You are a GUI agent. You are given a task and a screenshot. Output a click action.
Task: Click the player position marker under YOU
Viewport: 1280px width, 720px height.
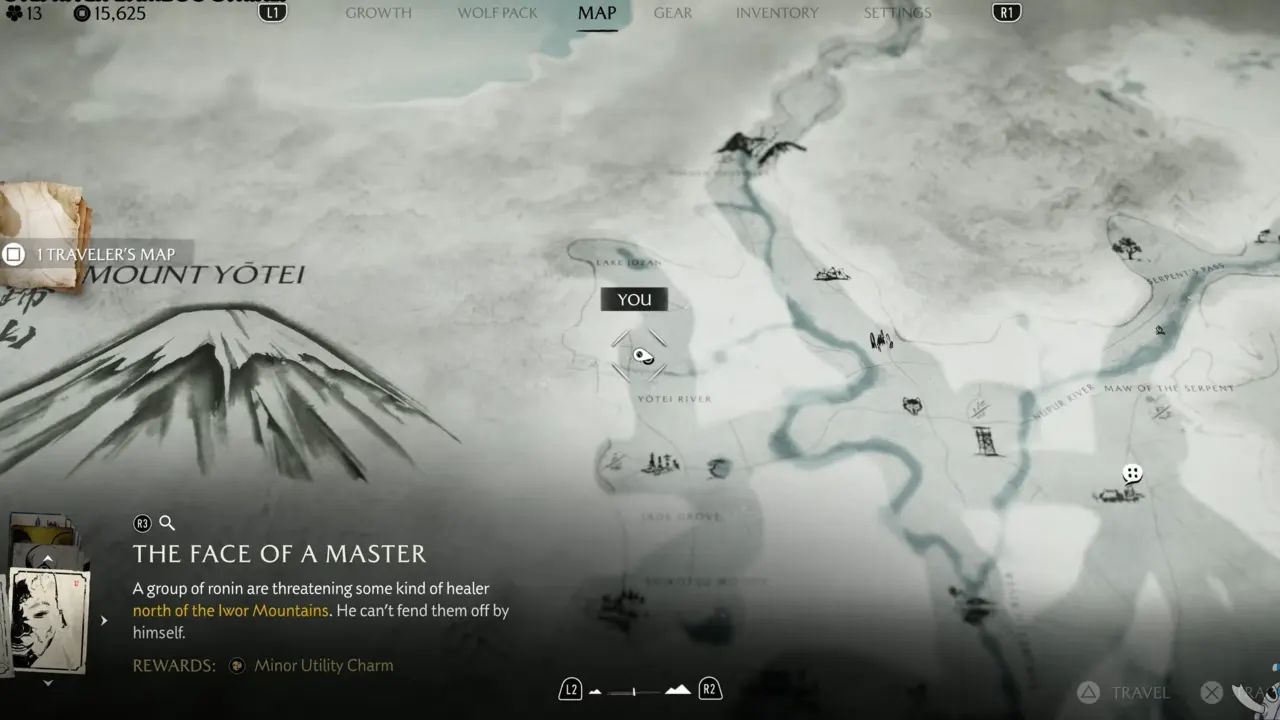[x=641, y=355]
